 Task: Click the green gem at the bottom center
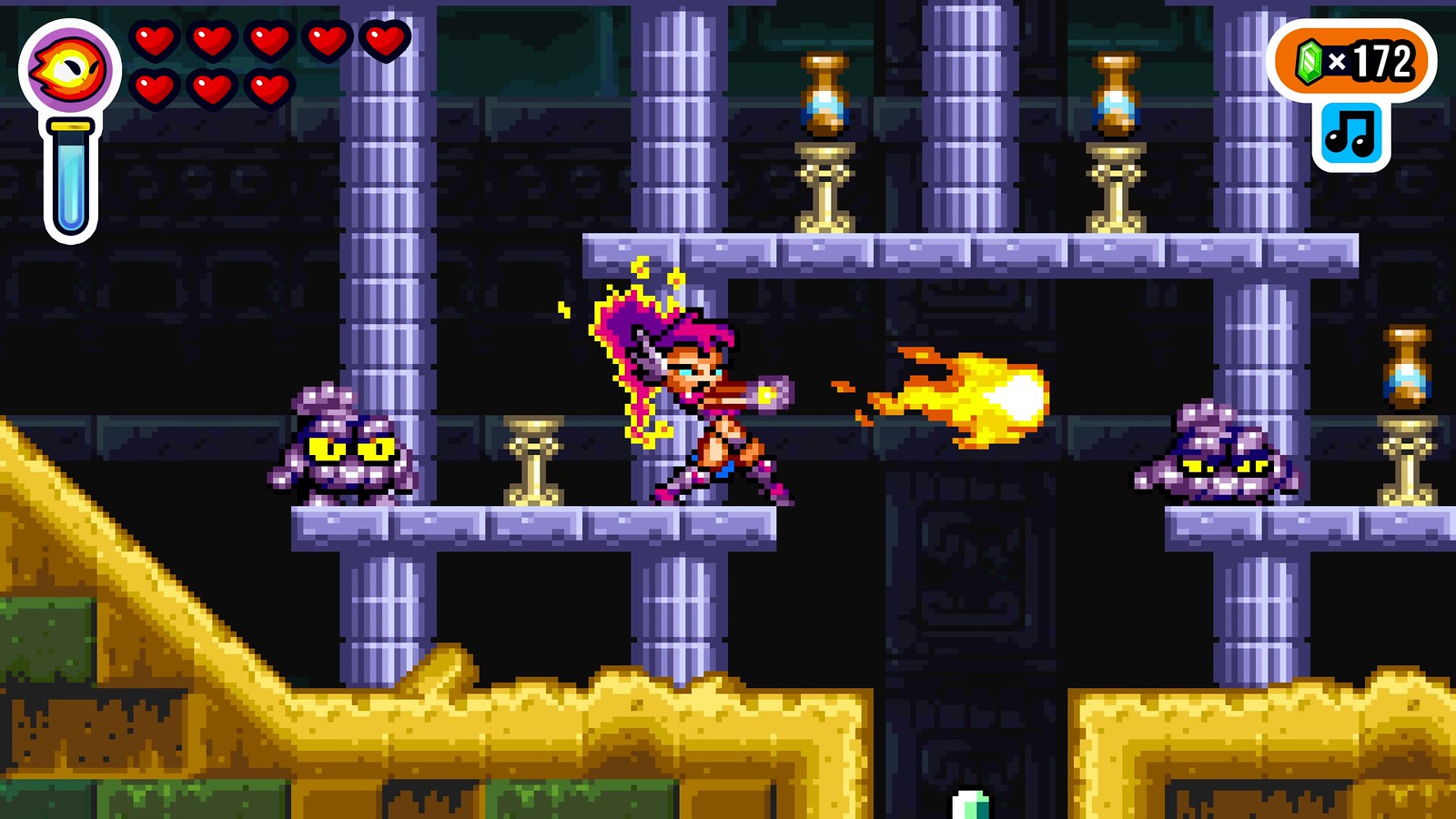click(x=968, y=805)
